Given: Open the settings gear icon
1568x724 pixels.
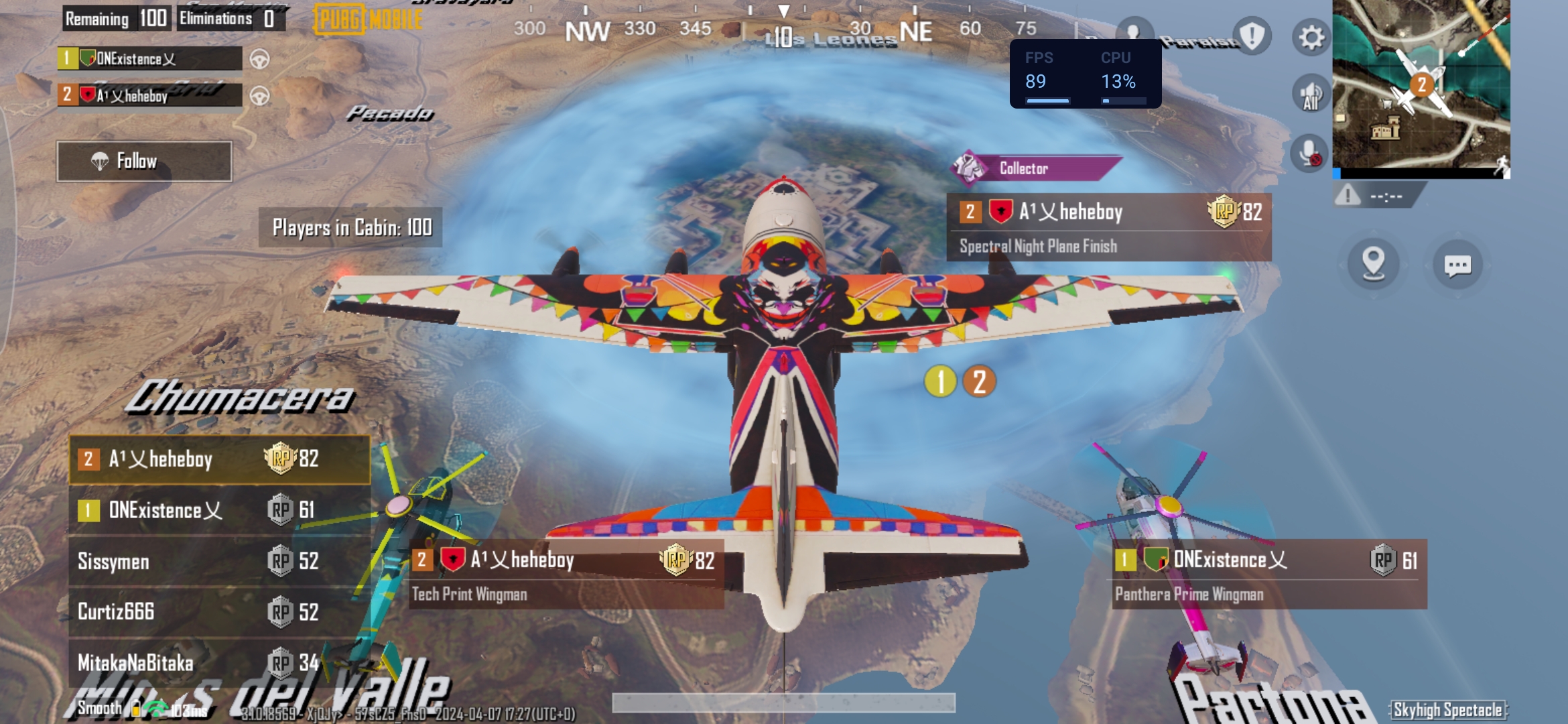Looking at the screenshot, I should tap(1311, 38).
